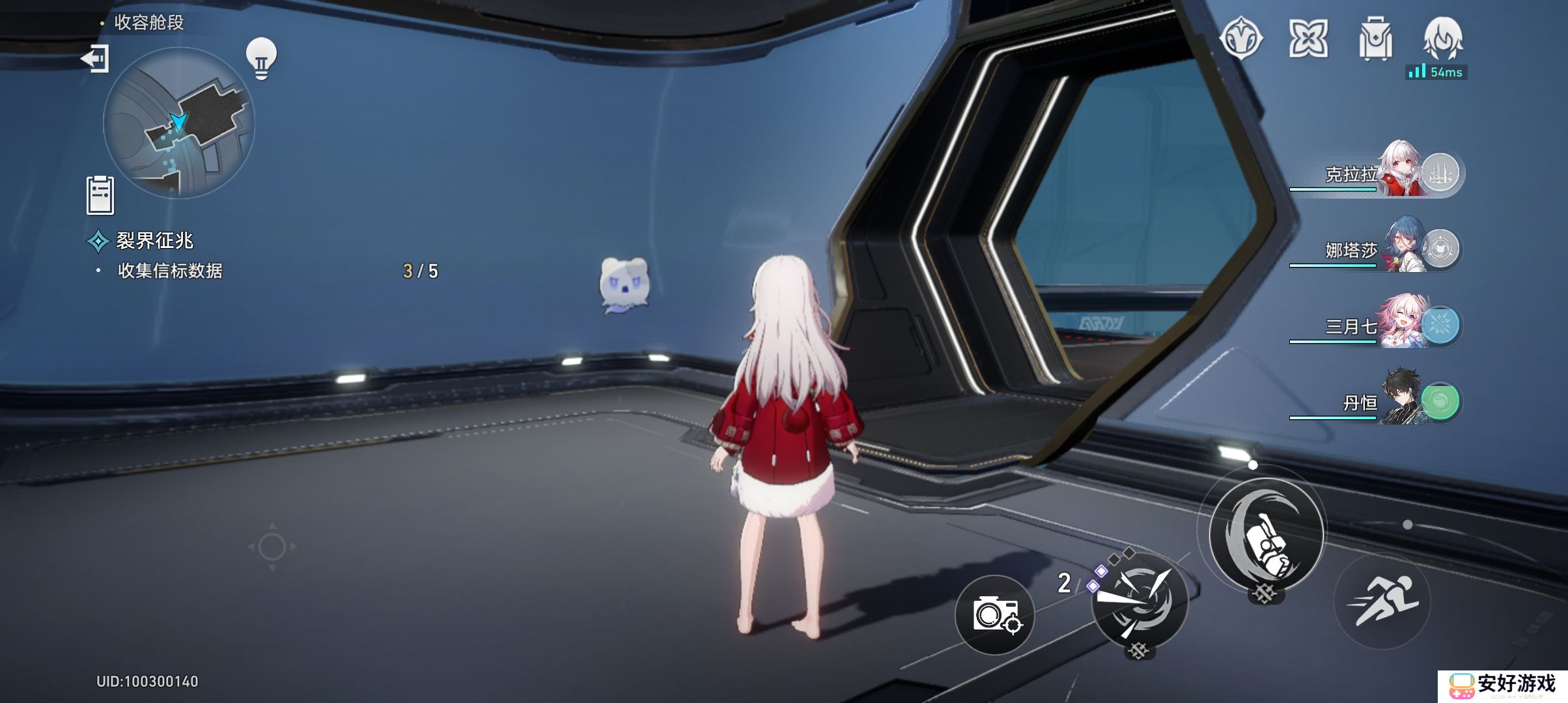Open the circular minimap
The width and height of the screenshot is (1568, 703).
pyautogui.click(x=178, y=122)
